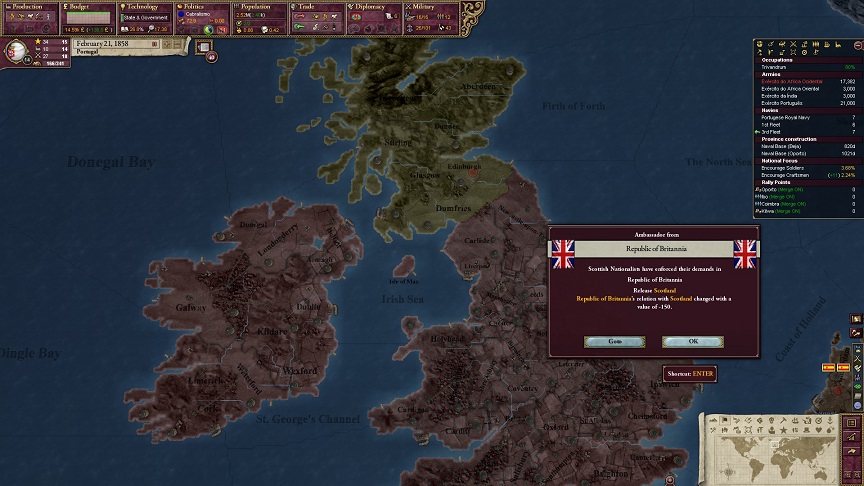Viewport: 864px width, 486px height.
Task: Open the Military tab
Action: [x=434, y=6]
